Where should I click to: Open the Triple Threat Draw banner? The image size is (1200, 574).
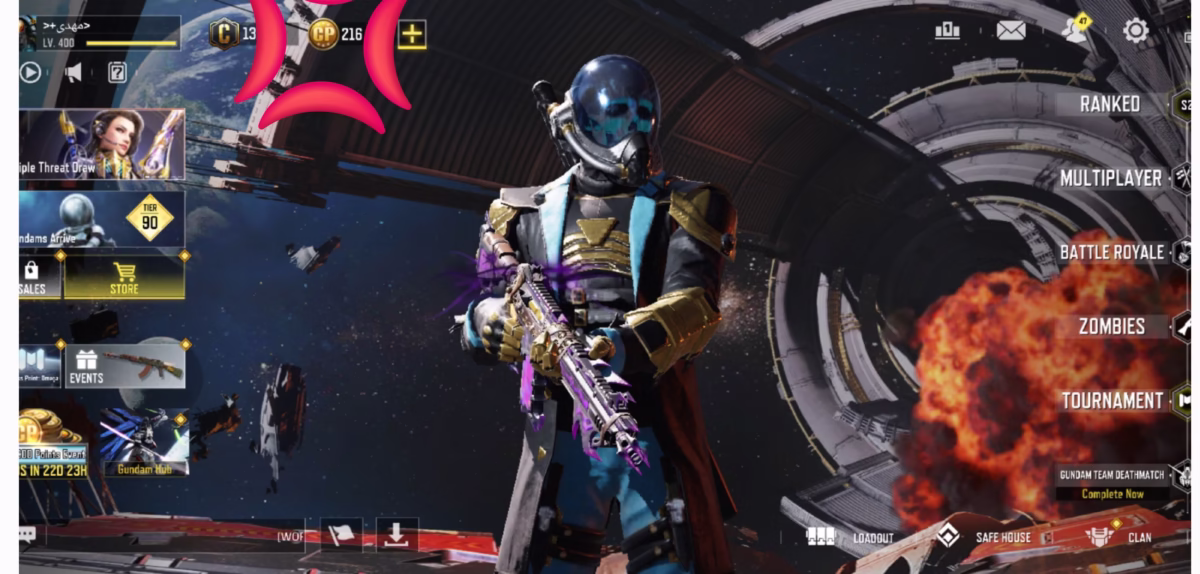pyautogui.click(x=102, y=145)
